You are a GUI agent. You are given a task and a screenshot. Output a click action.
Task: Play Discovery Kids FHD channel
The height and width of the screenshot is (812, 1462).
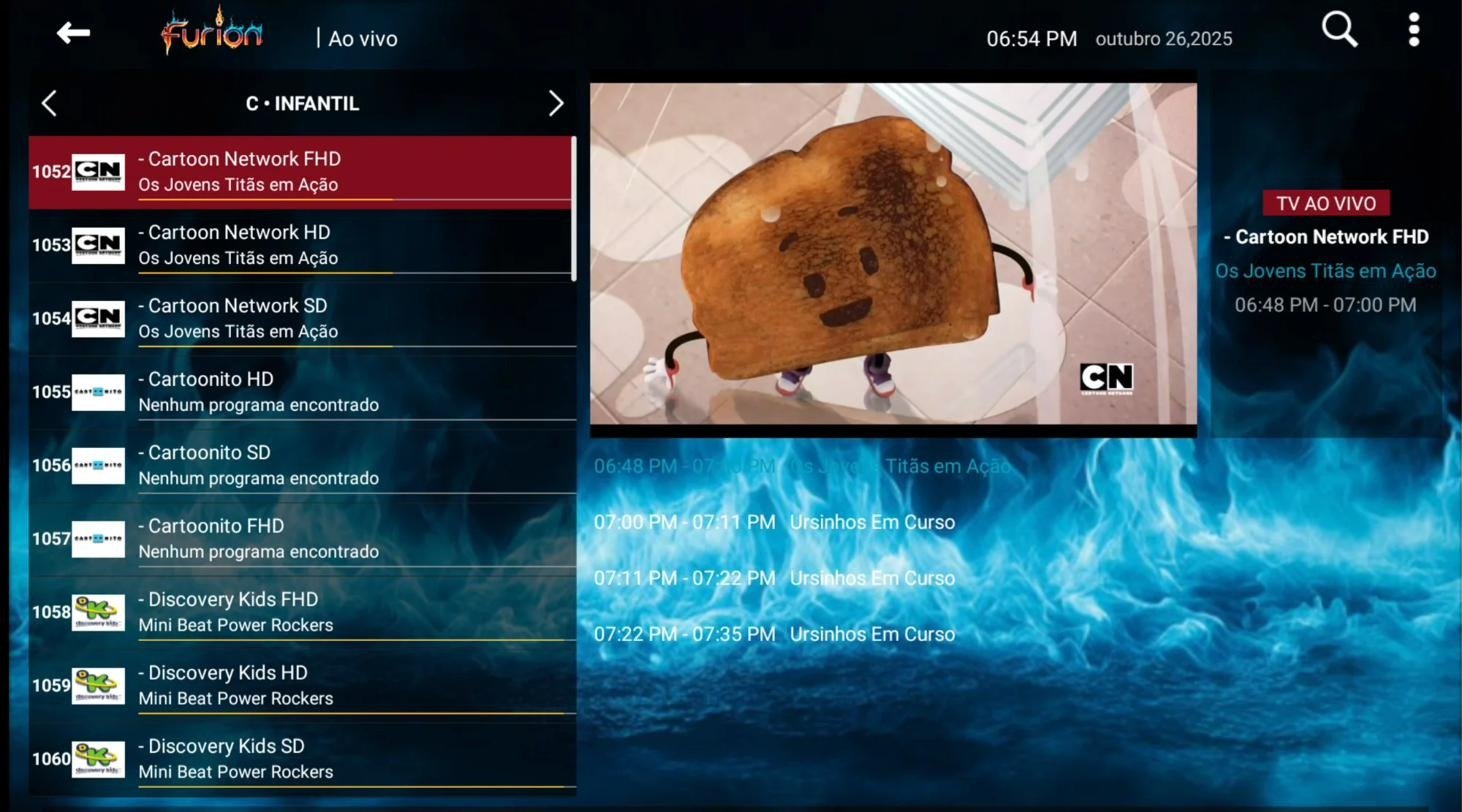(x=301, y=612)
